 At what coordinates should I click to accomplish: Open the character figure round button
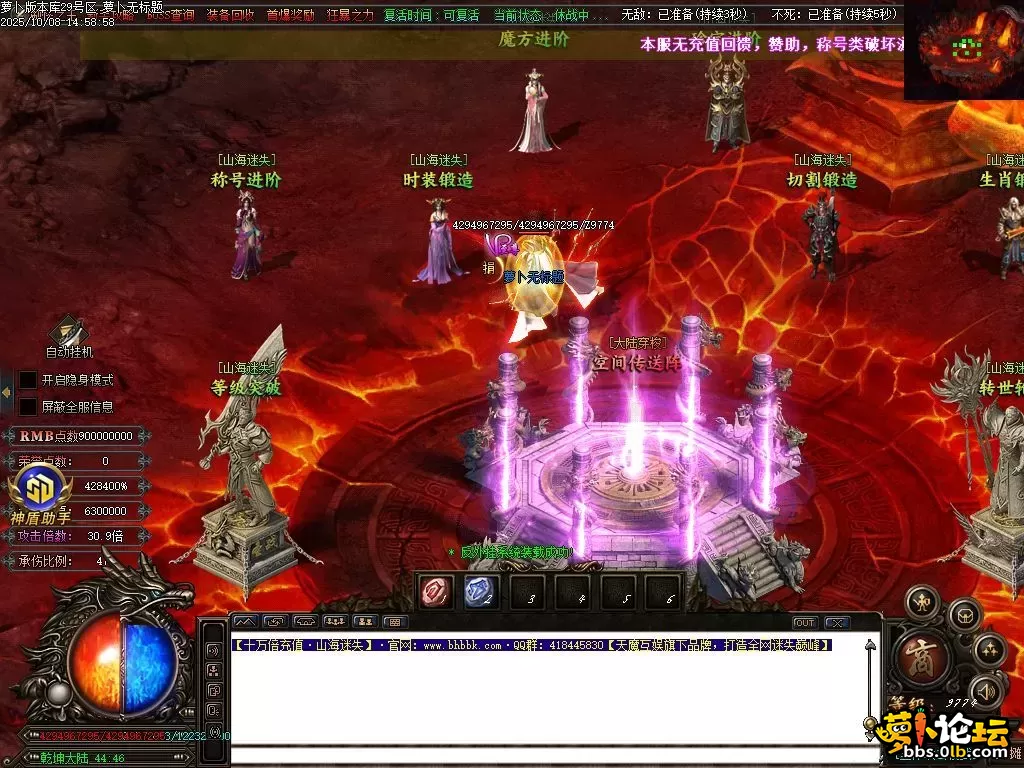pos(921,603)
